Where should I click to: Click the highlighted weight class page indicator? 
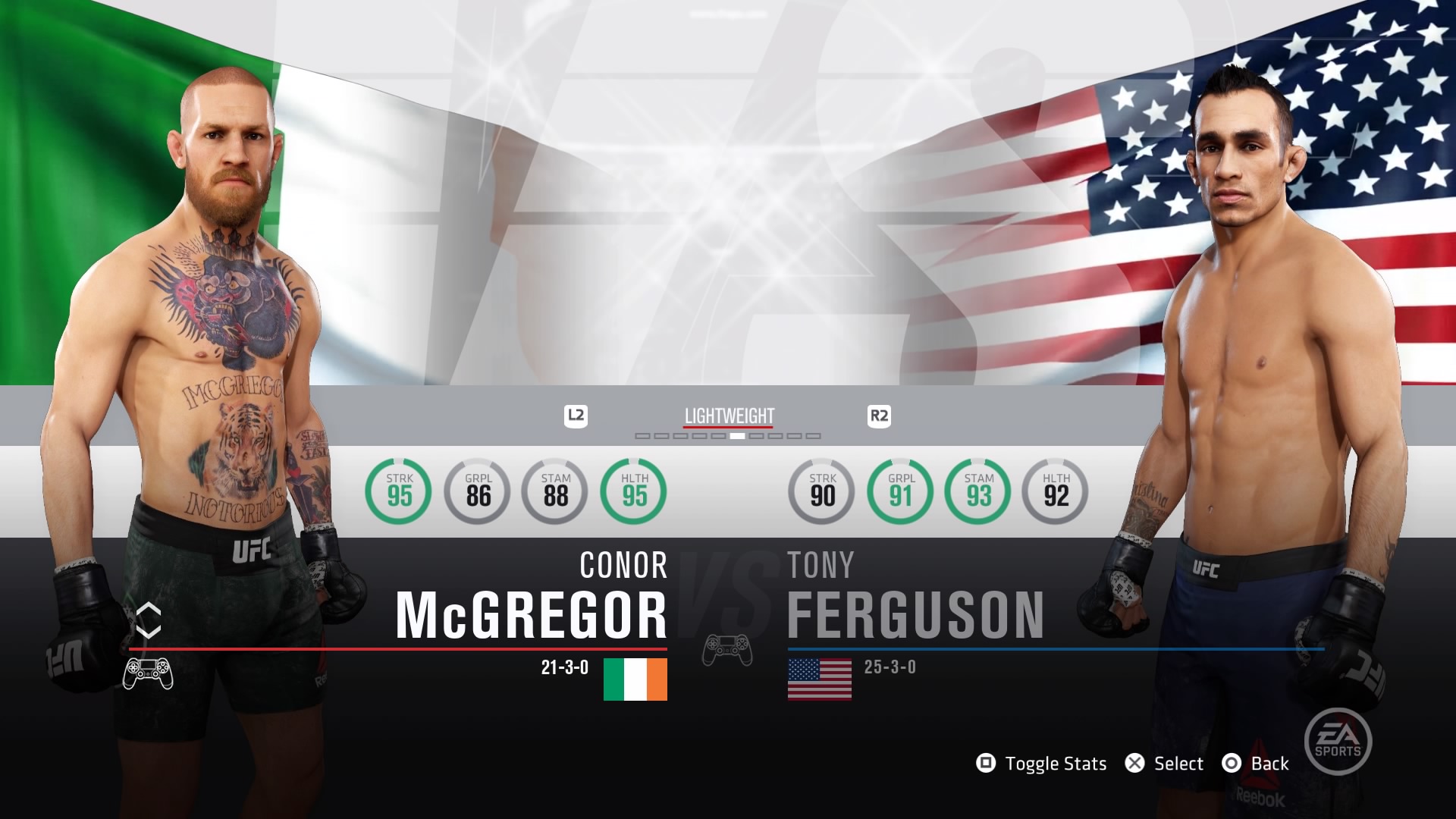coord(737,436)
